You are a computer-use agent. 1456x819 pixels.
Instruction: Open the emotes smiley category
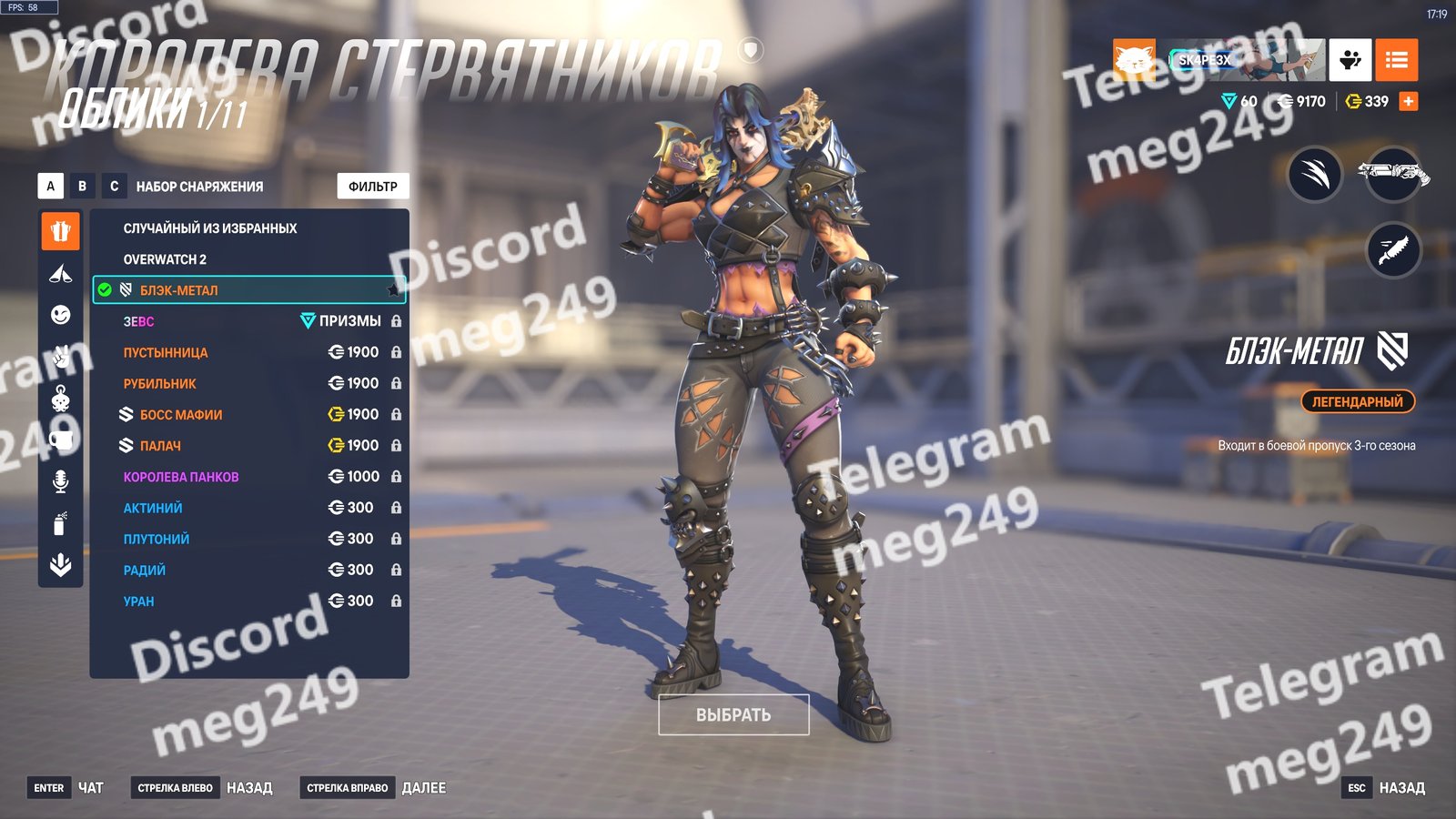[x=60, y=315]
